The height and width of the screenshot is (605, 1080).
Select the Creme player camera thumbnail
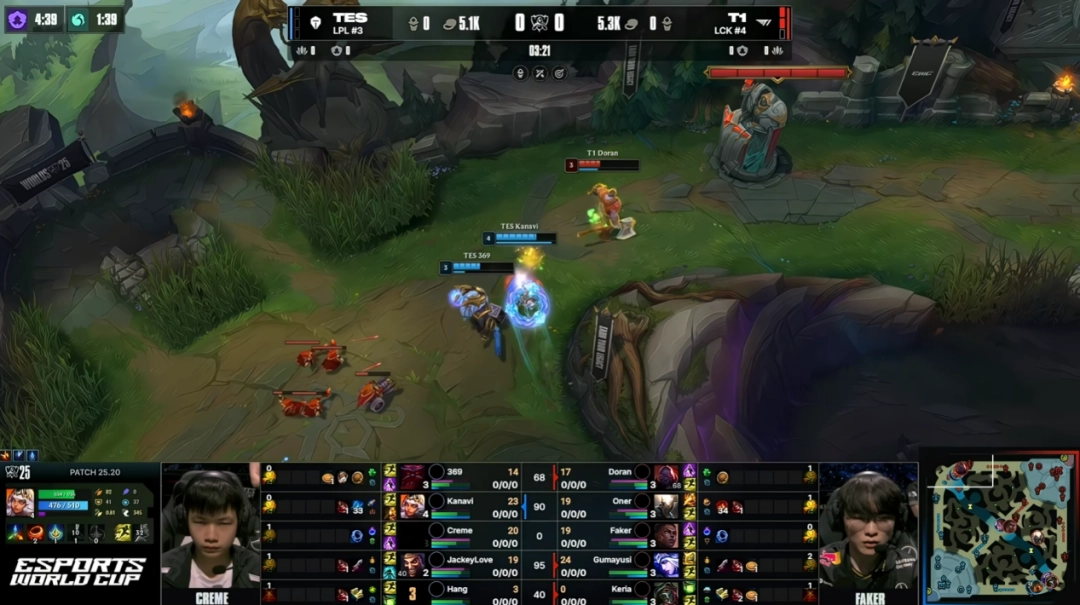211,528
